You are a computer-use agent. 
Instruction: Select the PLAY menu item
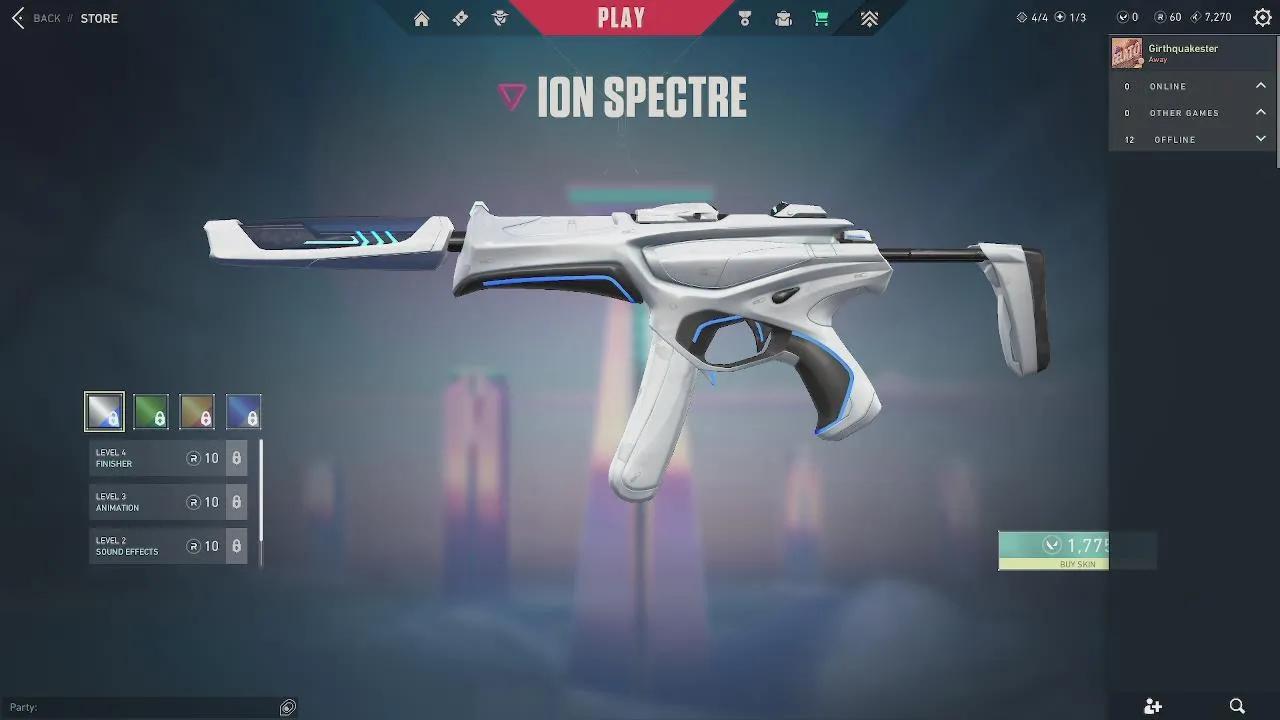click(x=621, y=16)
